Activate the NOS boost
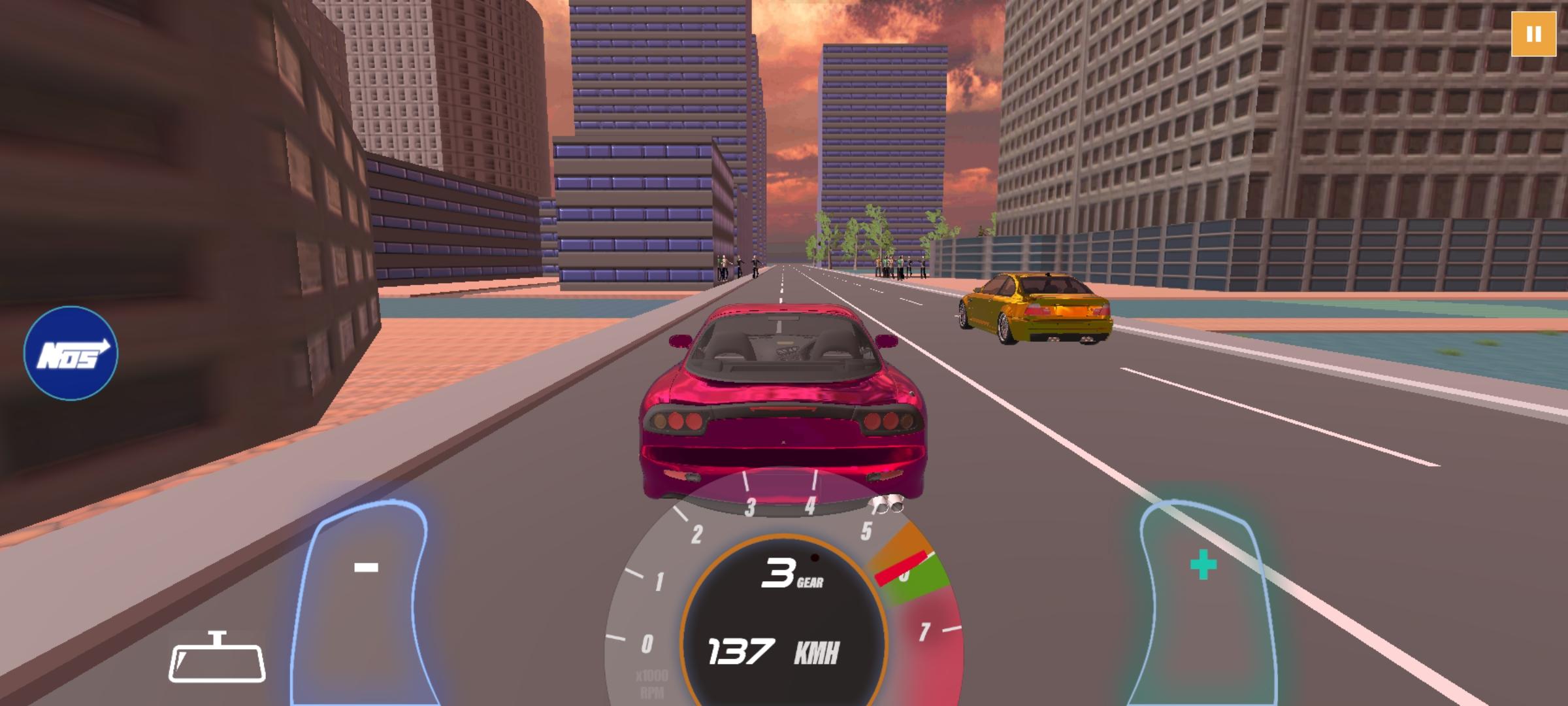This screenshot has height=706, width=1568. click(x=71, y=353)
